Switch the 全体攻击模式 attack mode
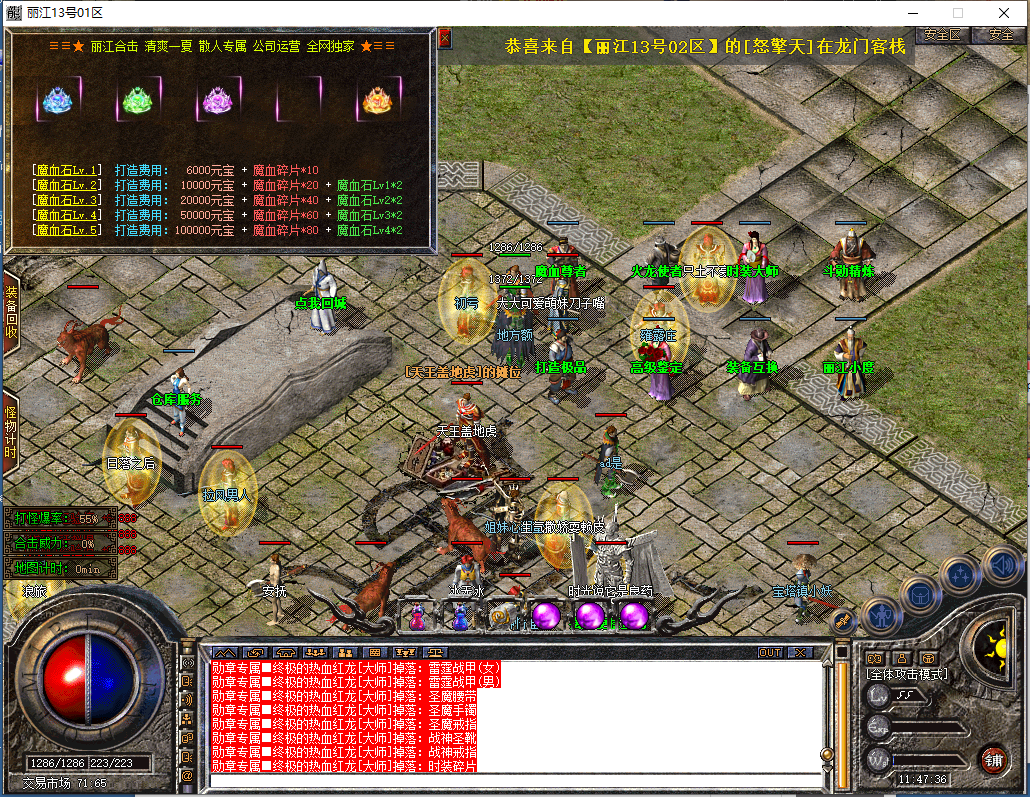Viewport: 1030px width, 797px height. tap(907, 674)
